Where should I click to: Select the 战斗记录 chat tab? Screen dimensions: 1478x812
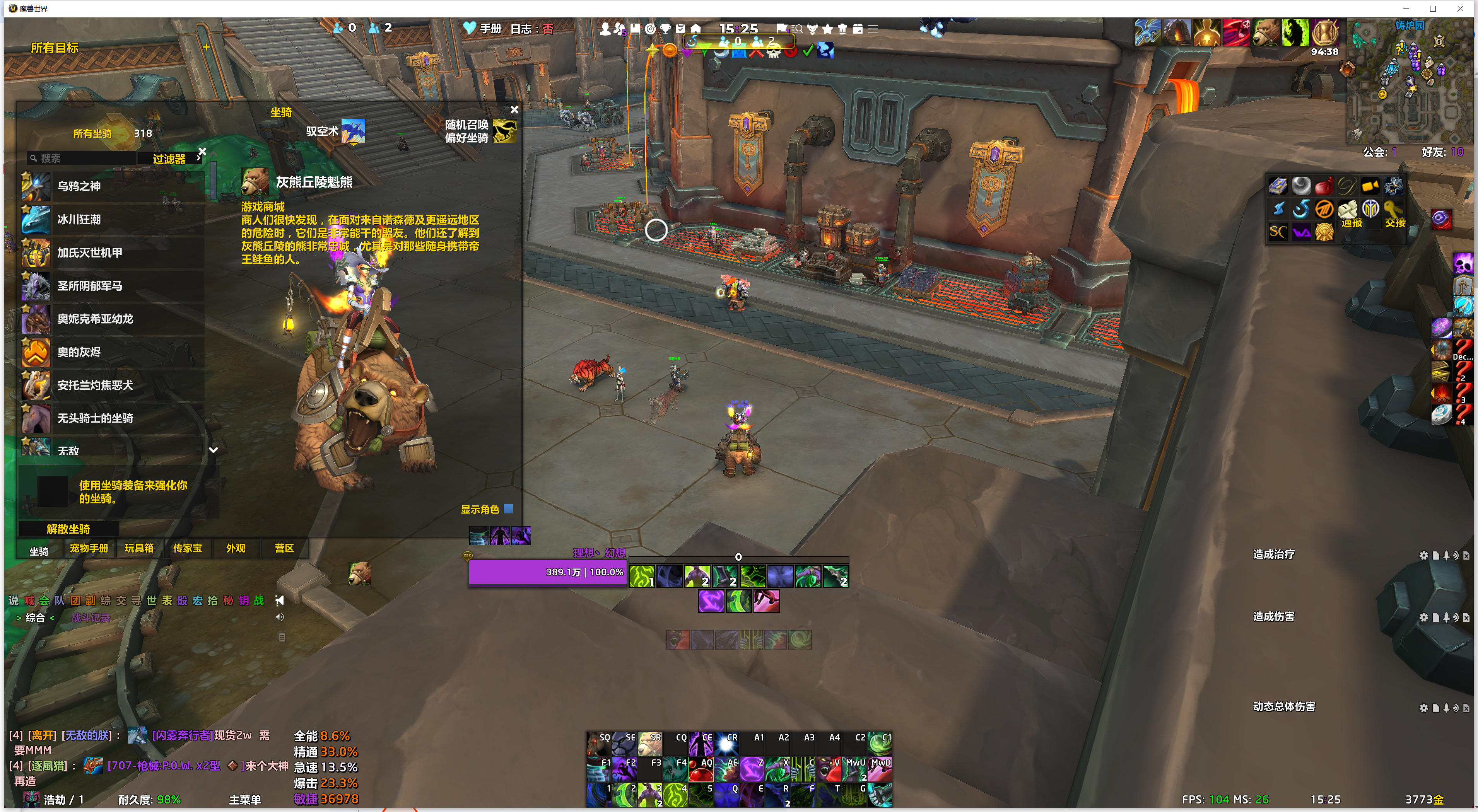pos(91,618)
